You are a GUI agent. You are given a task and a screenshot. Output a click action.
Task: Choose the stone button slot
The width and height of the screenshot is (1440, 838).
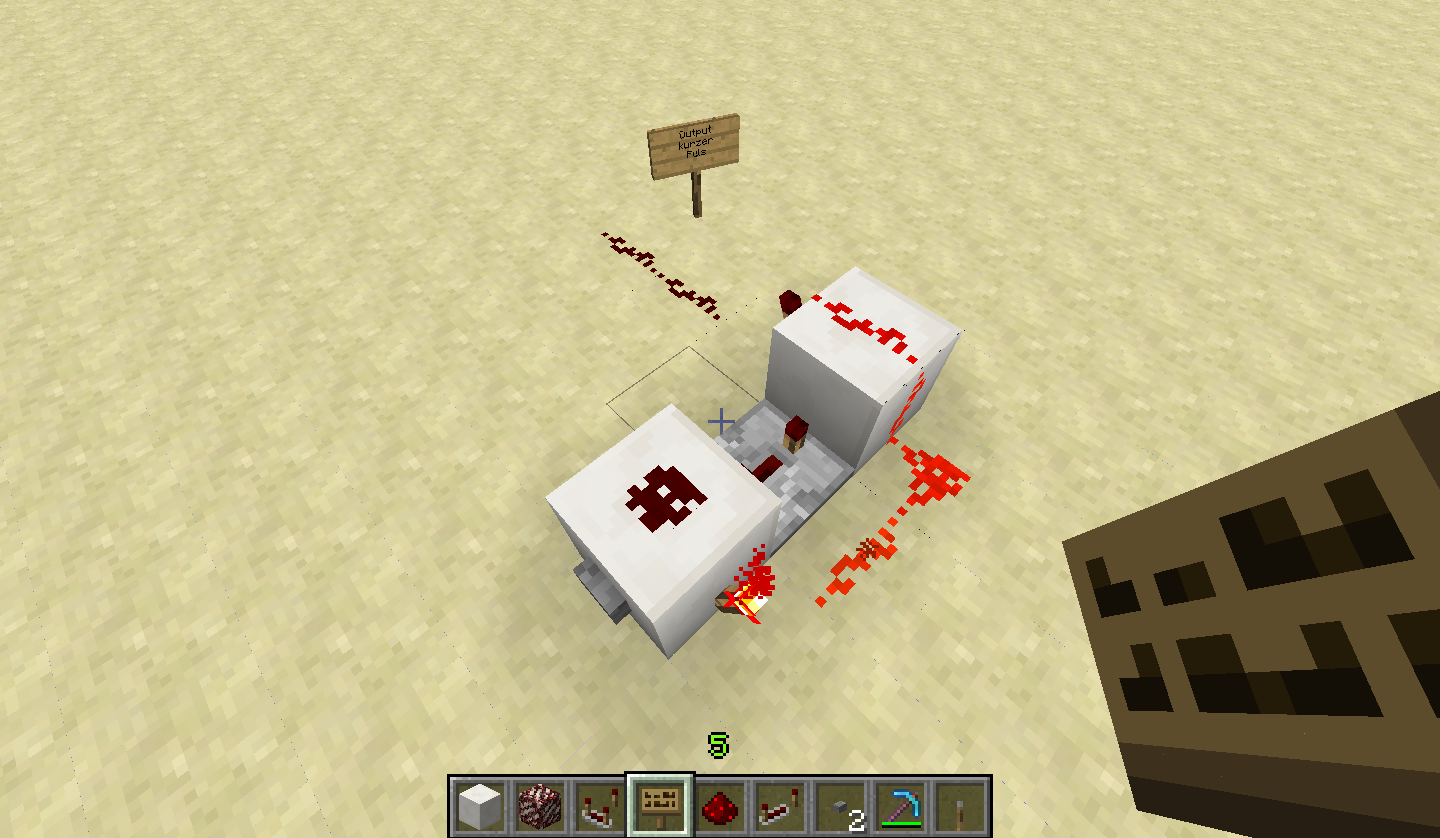click(x=840, y=806)
